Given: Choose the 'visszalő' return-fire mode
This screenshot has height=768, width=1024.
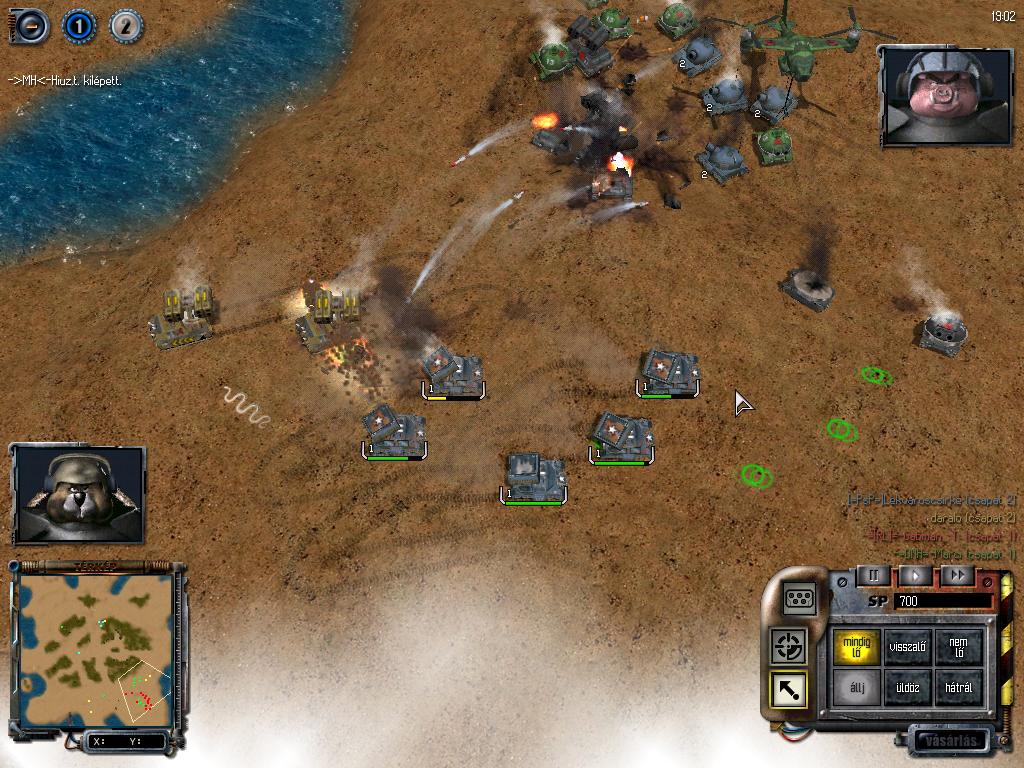Looking at the screenshot, I should coord(907,646).
